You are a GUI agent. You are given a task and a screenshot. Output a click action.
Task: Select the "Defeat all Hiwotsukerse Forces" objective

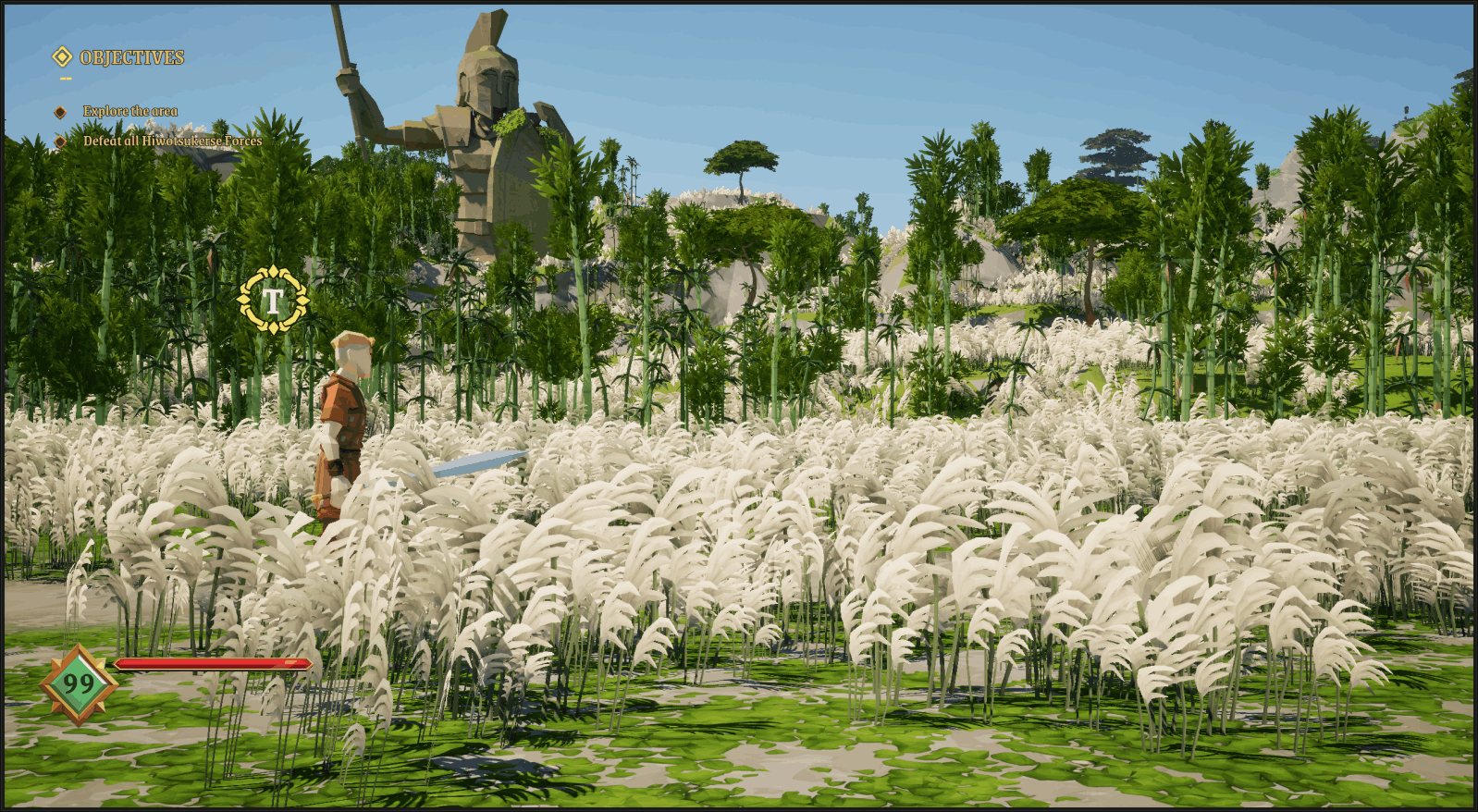pyautogui.click(x=172, y=141)
